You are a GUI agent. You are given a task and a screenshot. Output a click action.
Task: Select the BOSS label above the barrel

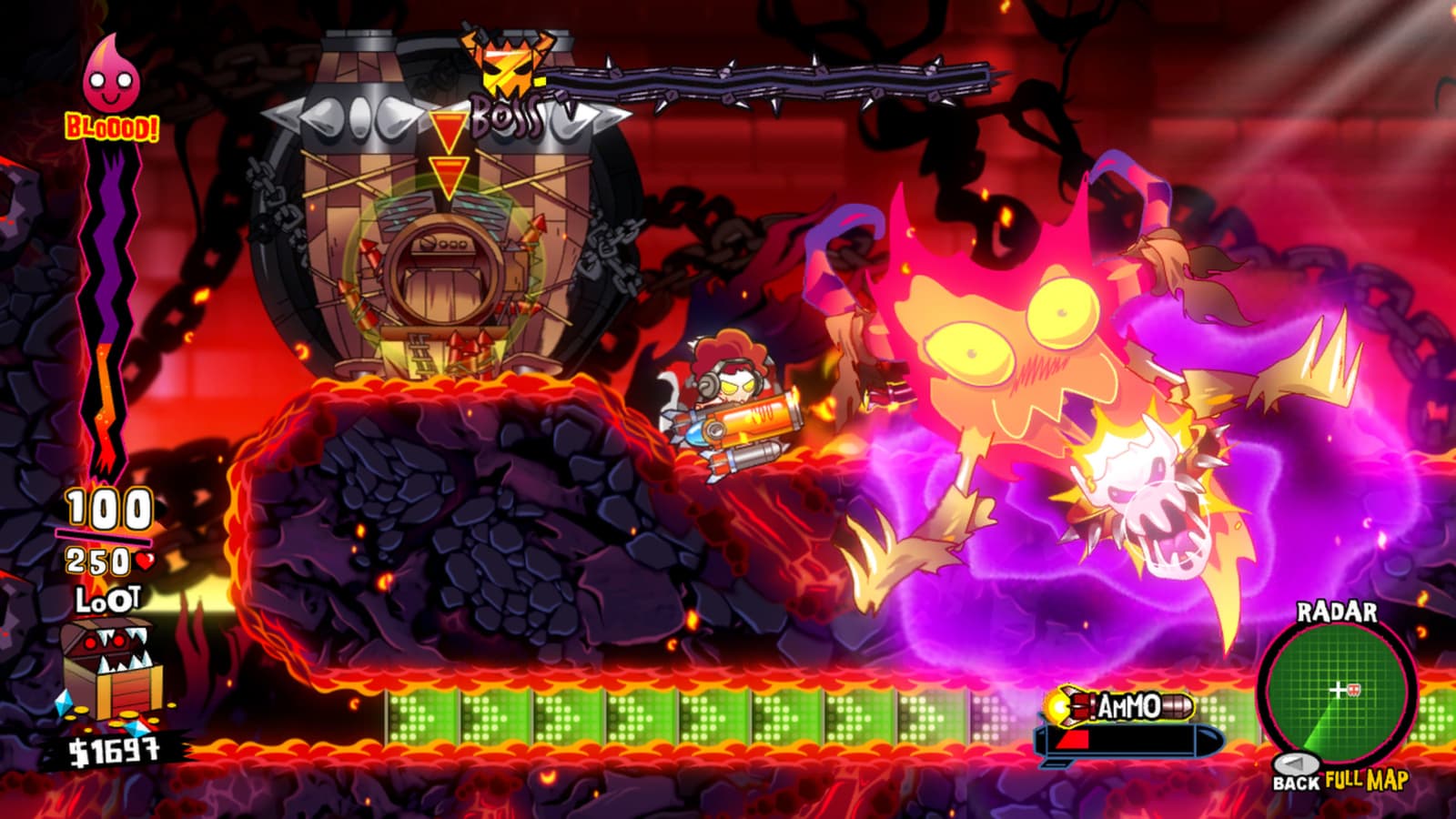point(506,116)
